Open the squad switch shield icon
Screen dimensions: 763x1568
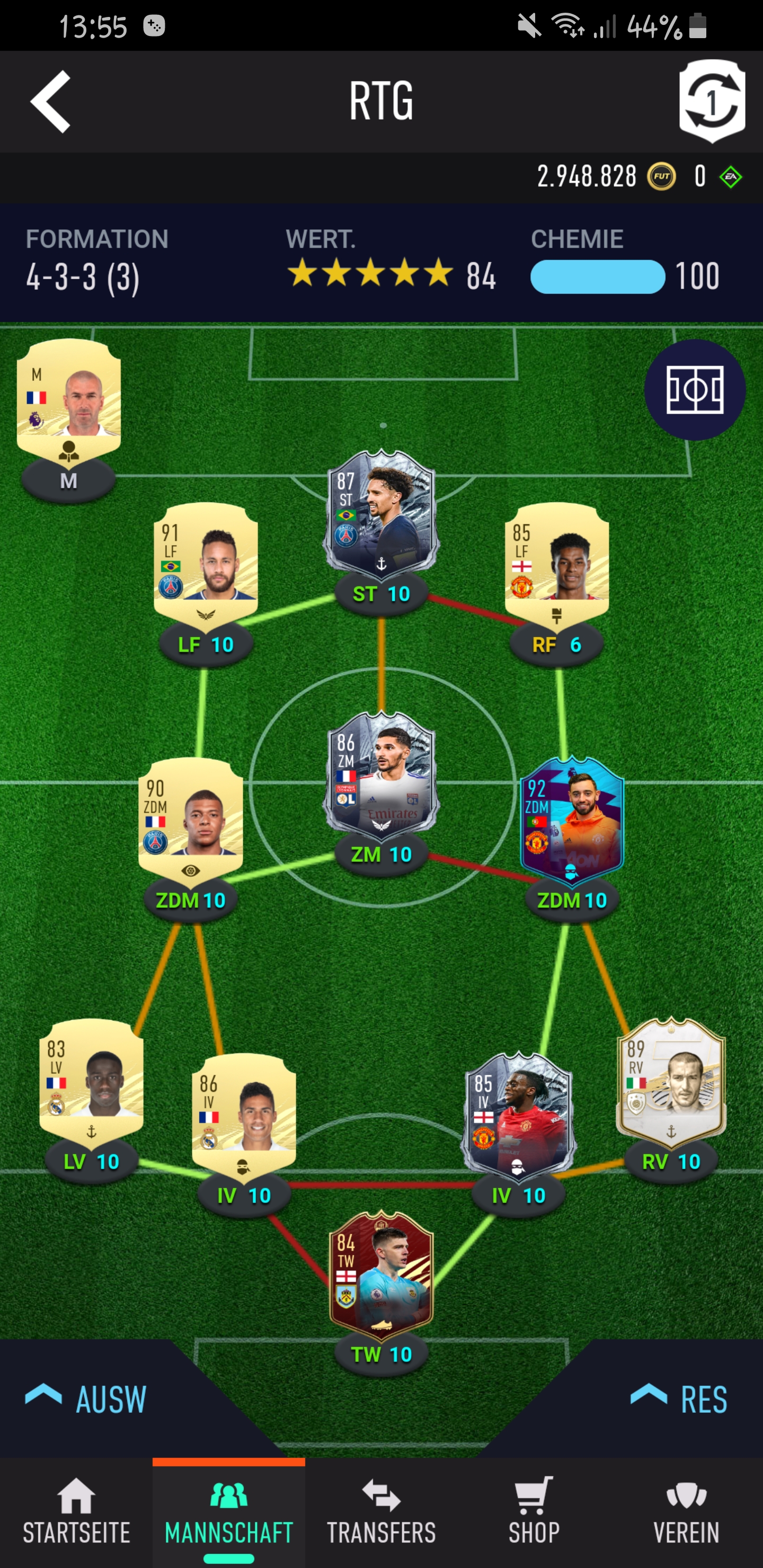click(x=711, y=101)
